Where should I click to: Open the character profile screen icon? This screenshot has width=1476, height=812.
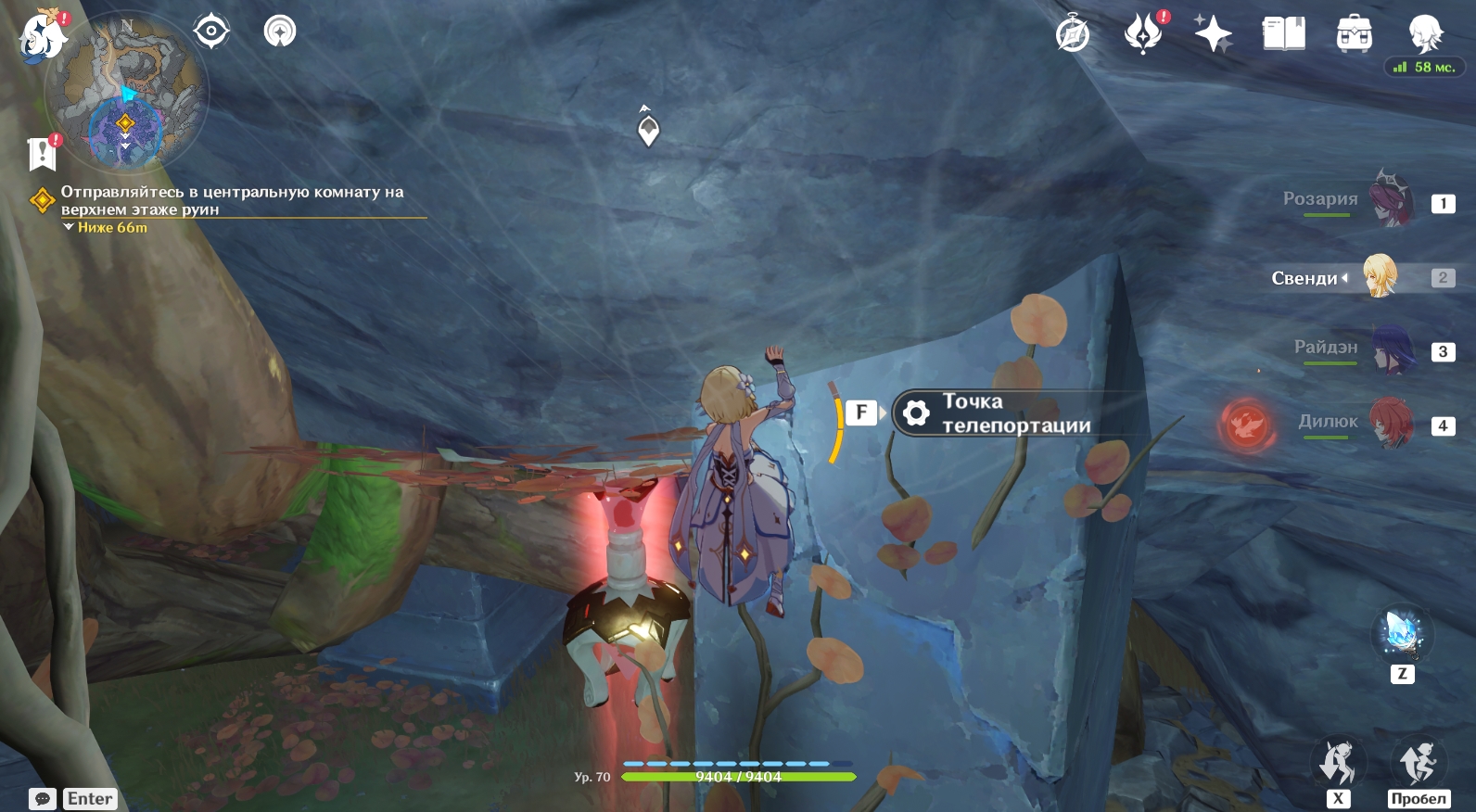[x=1424, y=33]
